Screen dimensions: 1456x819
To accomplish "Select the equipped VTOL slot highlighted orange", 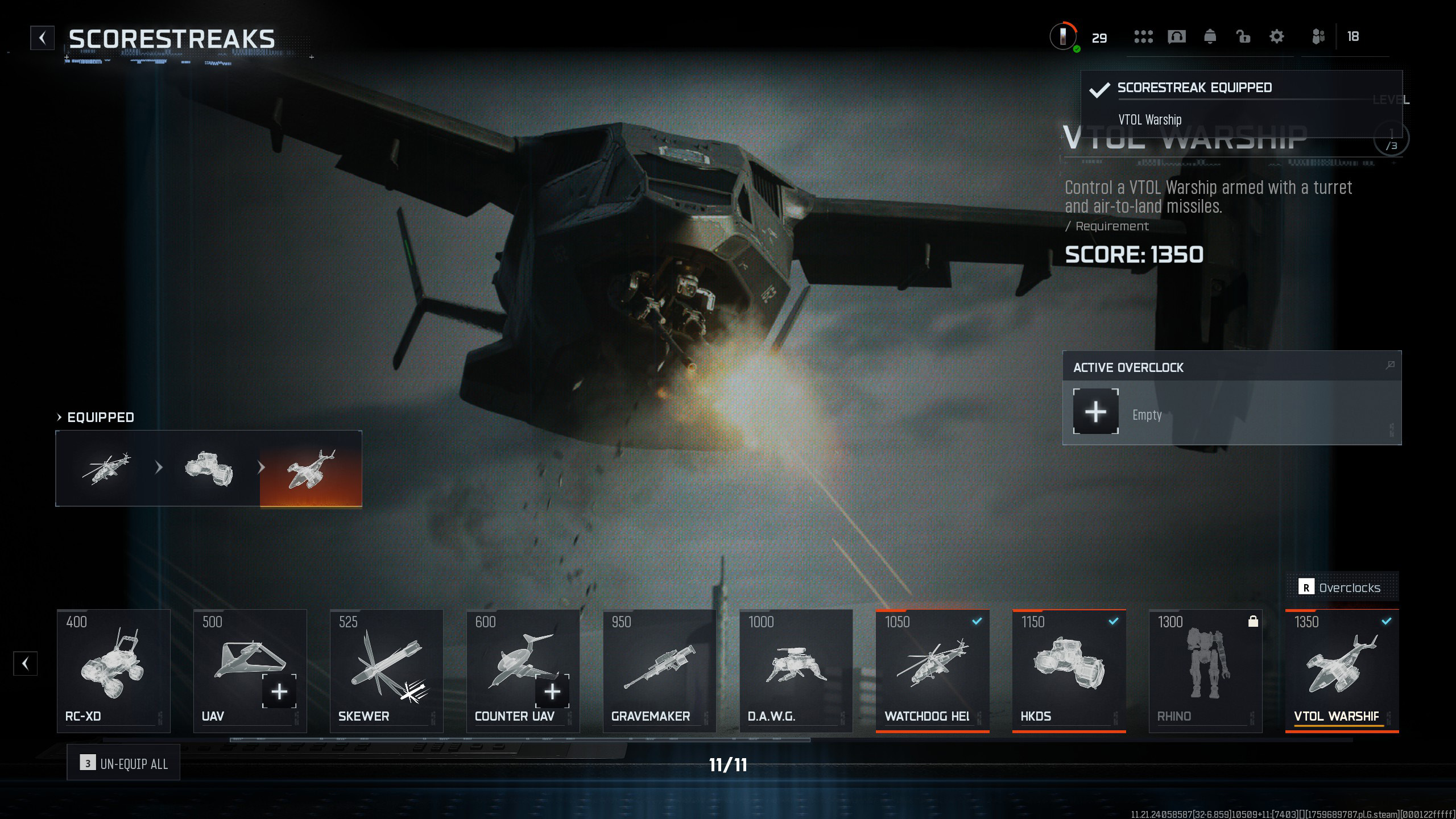I will pos(311,468).
